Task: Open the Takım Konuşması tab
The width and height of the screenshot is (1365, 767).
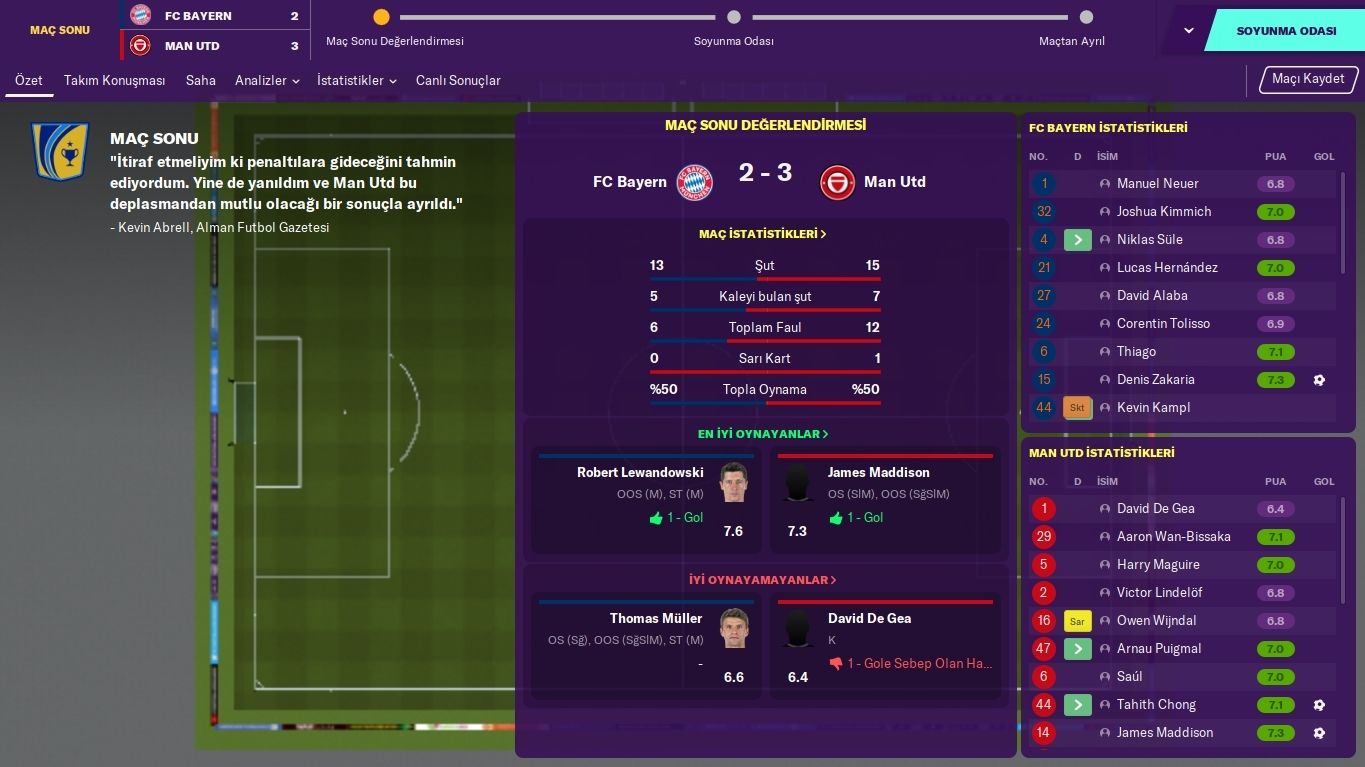Action: tap(114, 80)
